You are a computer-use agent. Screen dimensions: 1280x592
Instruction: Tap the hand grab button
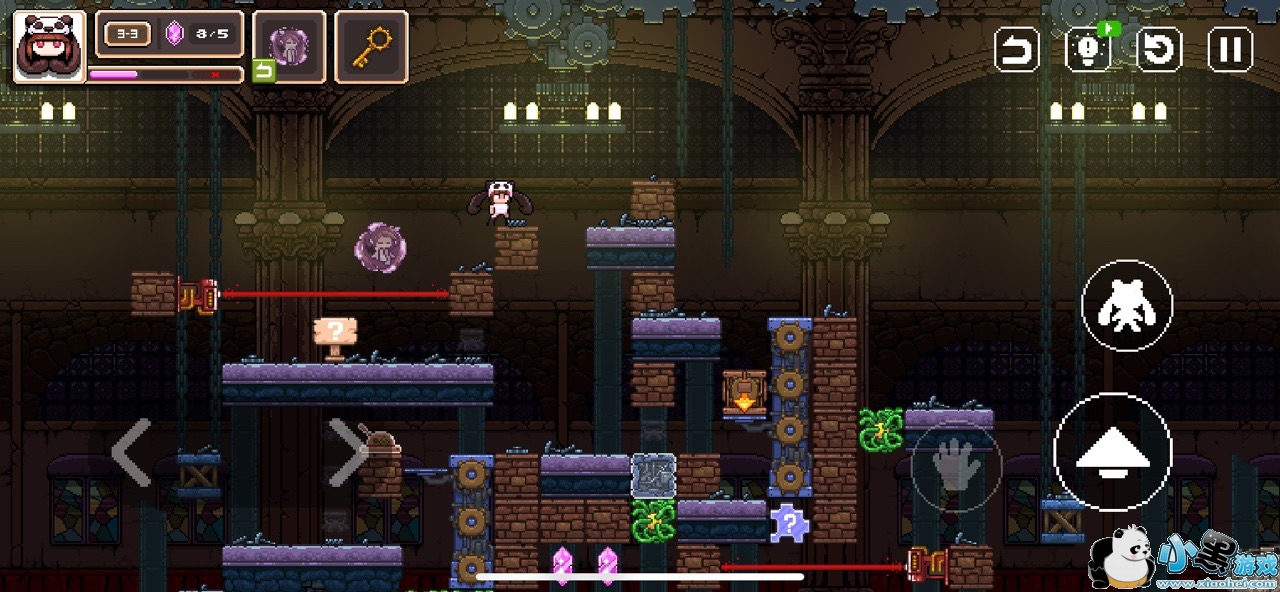(x=954, y=467)
